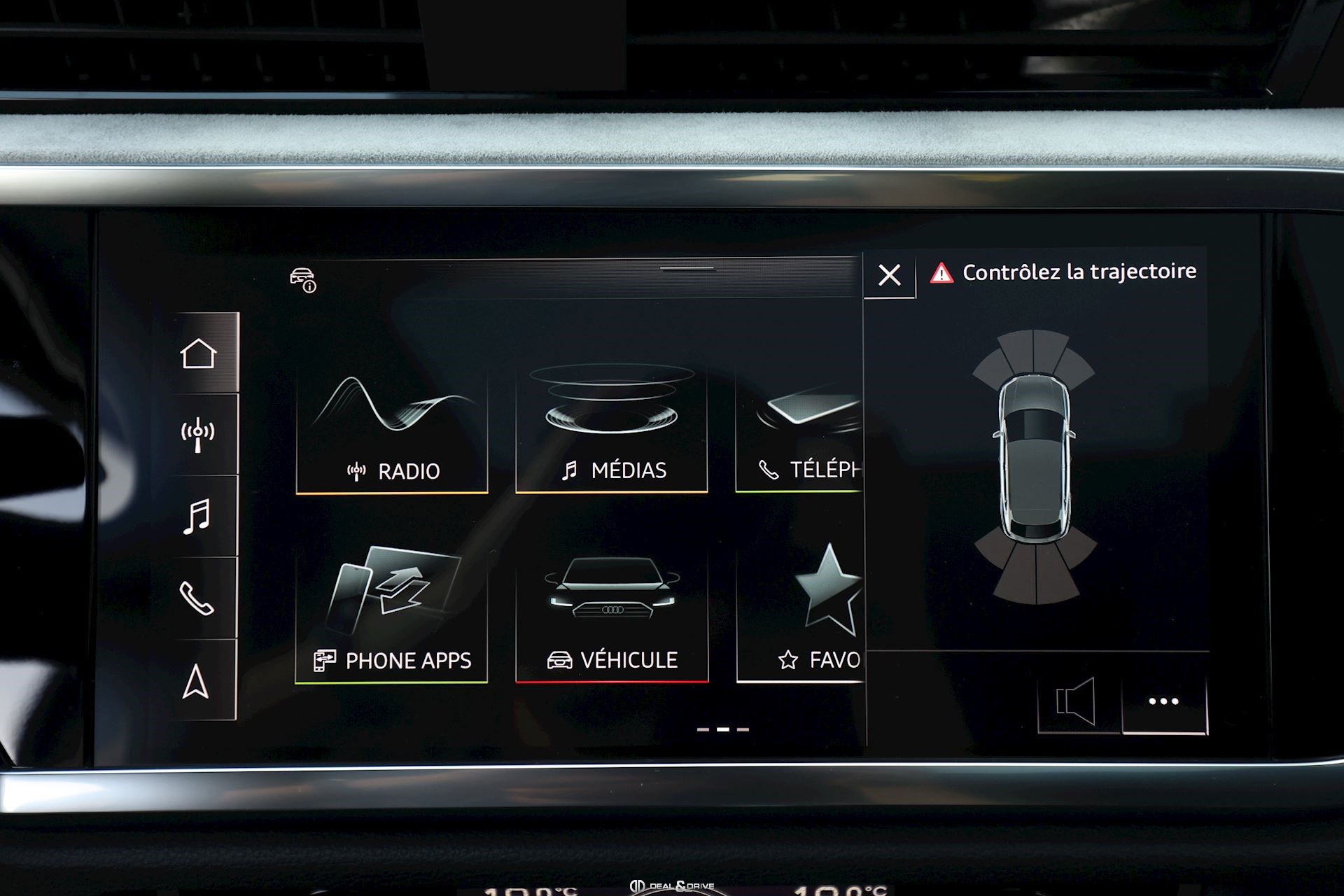Screen dimensions: 1344x896
Task: Open the music note sidebar shortcut
Action: (x=198, y=517)
